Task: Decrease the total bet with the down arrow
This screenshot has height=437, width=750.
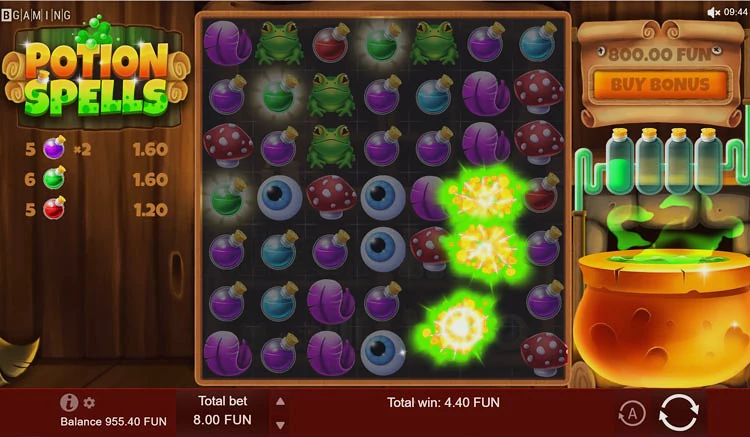Action: pyautogui.click(x=280, y=422)
